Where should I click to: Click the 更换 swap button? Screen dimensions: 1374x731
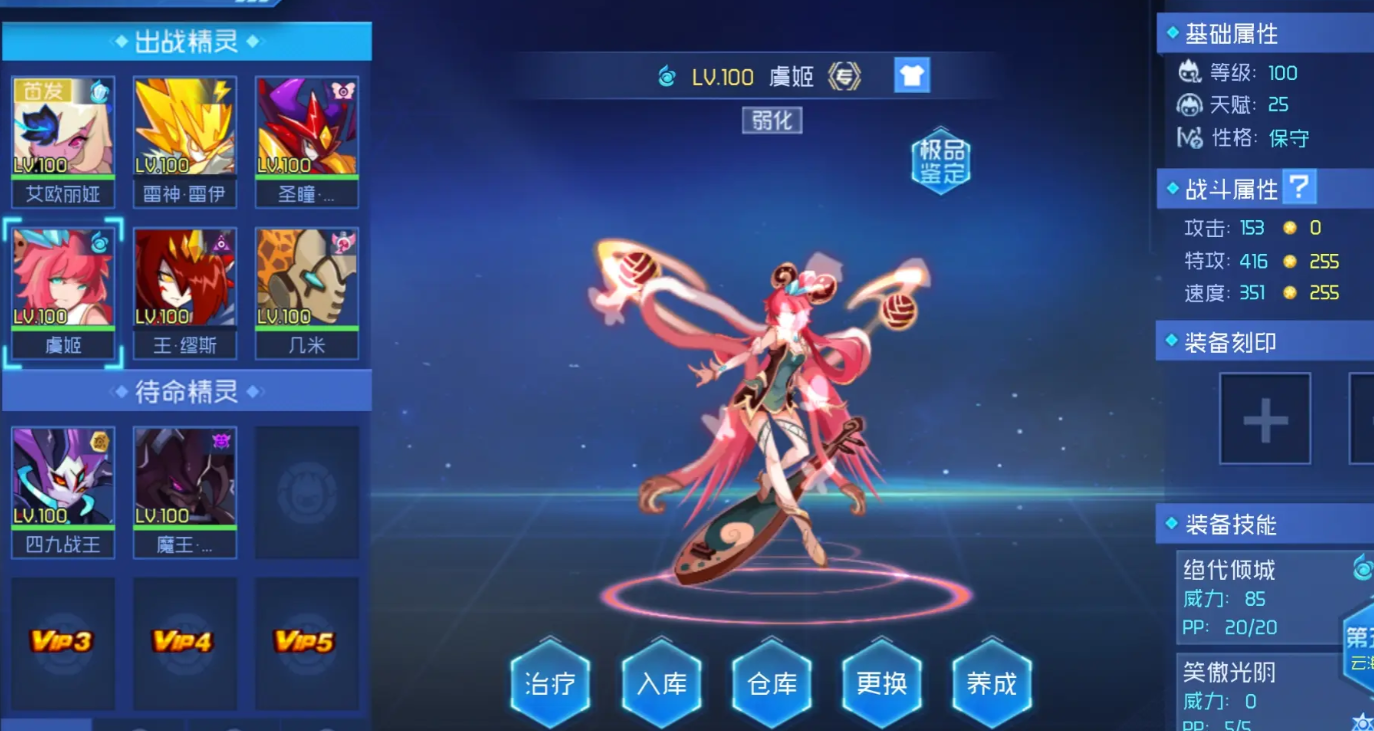pos(882,684)
